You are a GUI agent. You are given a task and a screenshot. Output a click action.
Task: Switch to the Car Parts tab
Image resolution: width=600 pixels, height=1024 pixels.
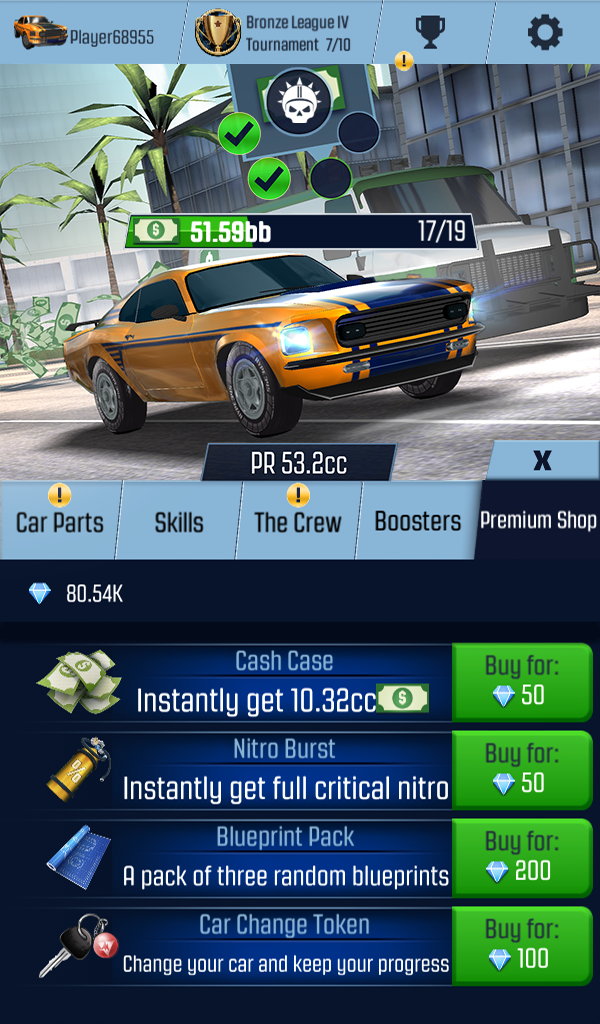[x=59, y=522]
